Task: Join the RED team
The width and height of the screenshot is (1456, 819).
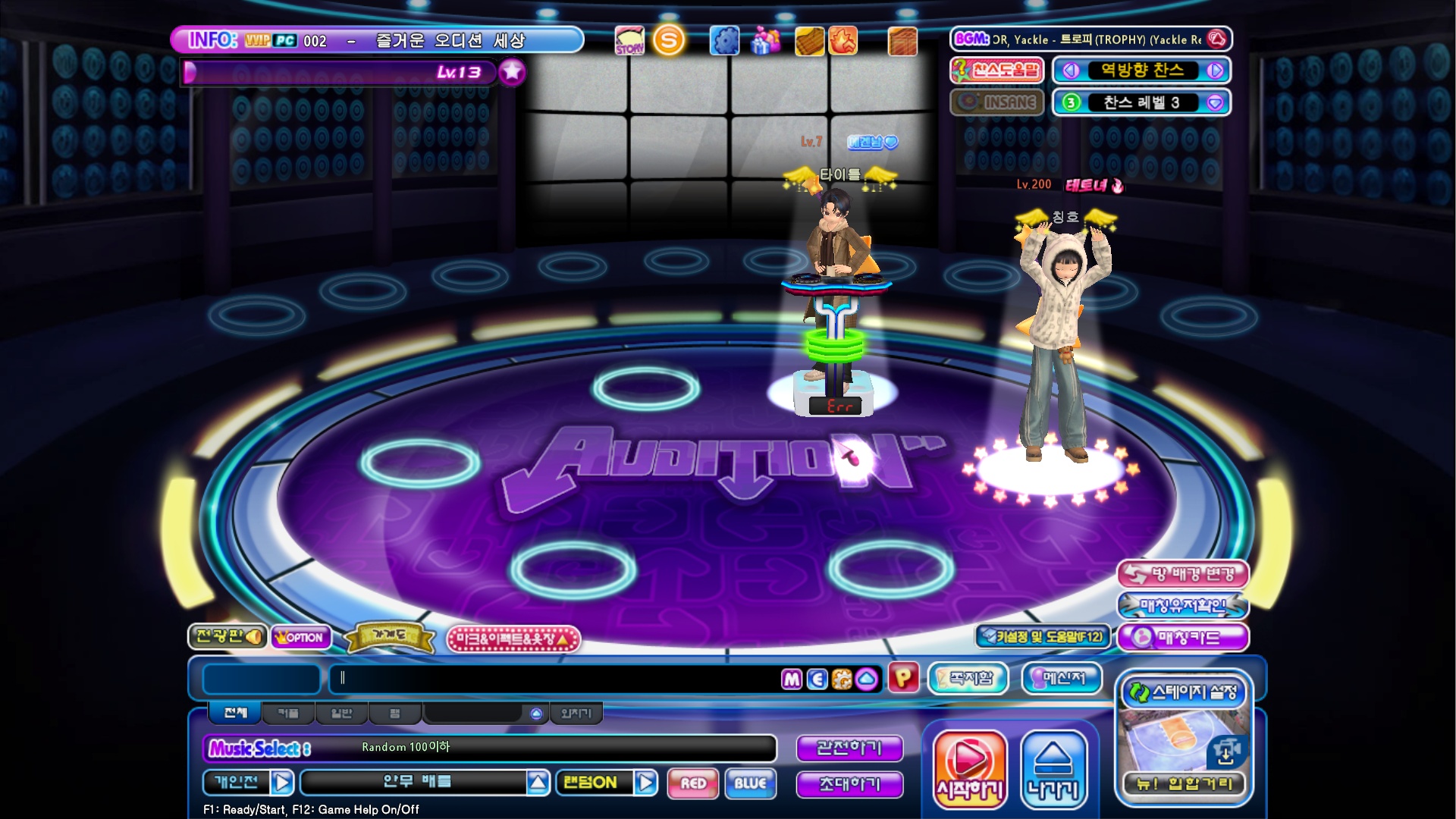Action: [693, 783]
